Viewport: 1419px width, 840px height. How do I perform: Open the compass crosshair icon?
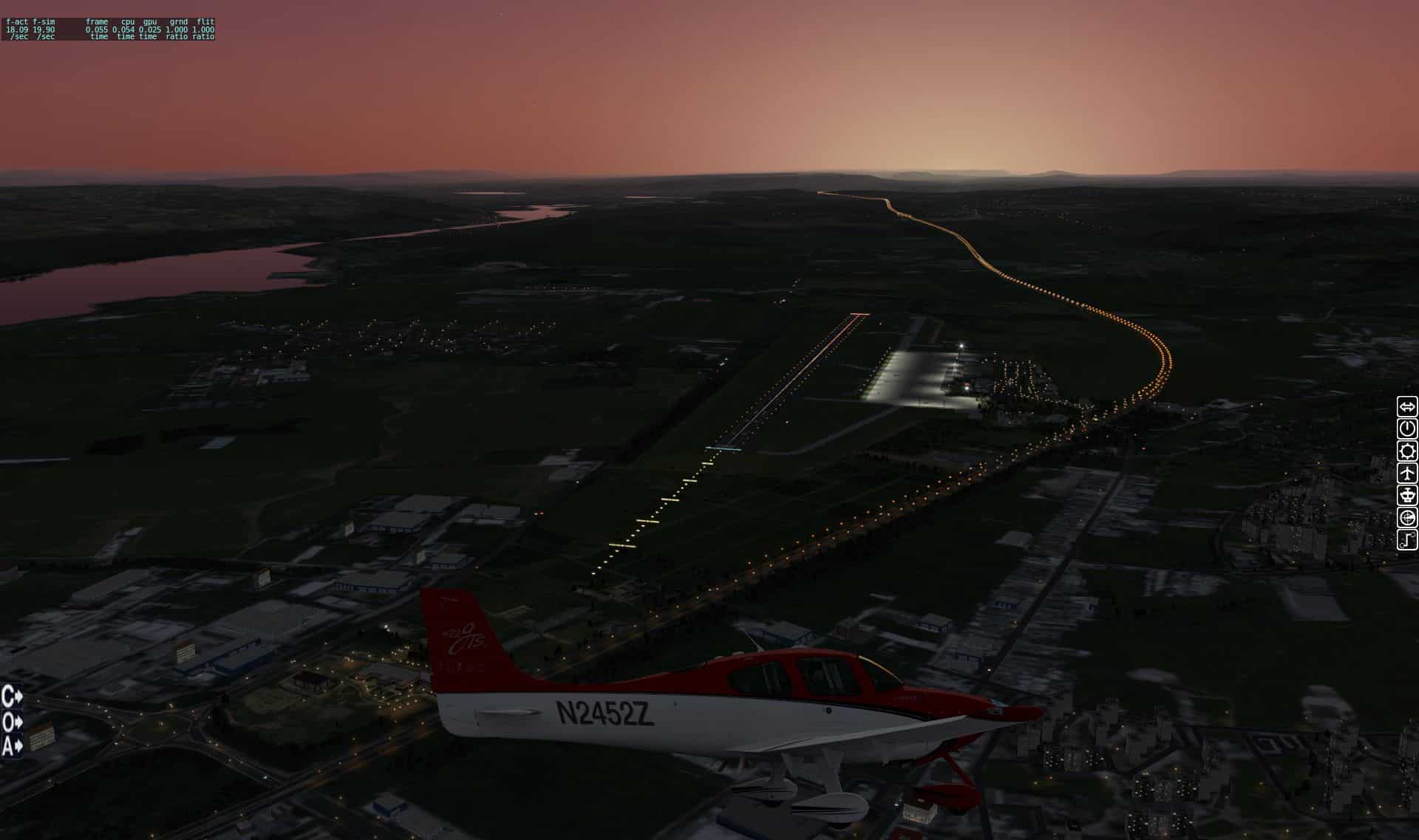1407,517
